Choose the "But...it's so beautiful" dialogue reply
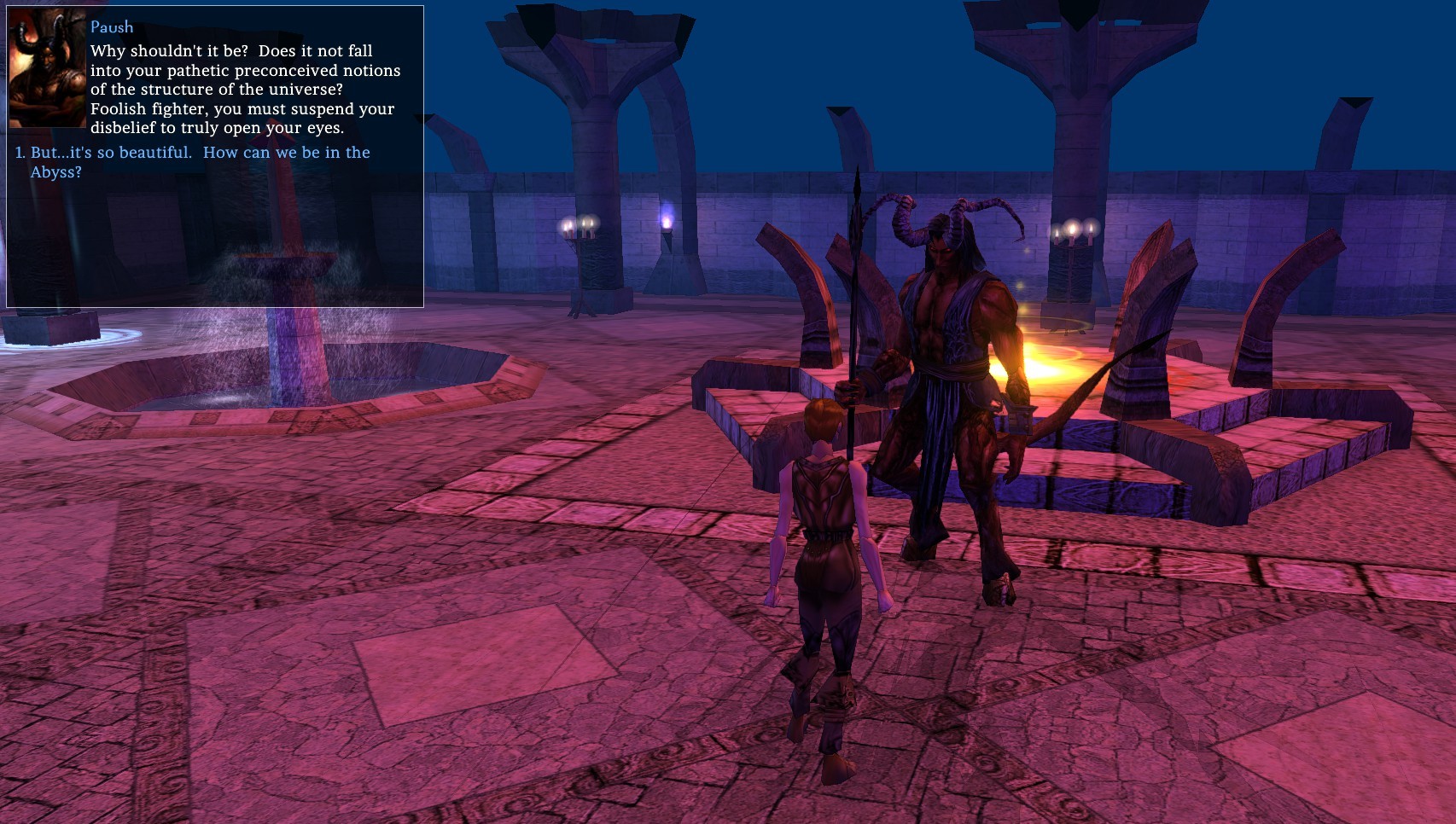 [x=200, y=161]
